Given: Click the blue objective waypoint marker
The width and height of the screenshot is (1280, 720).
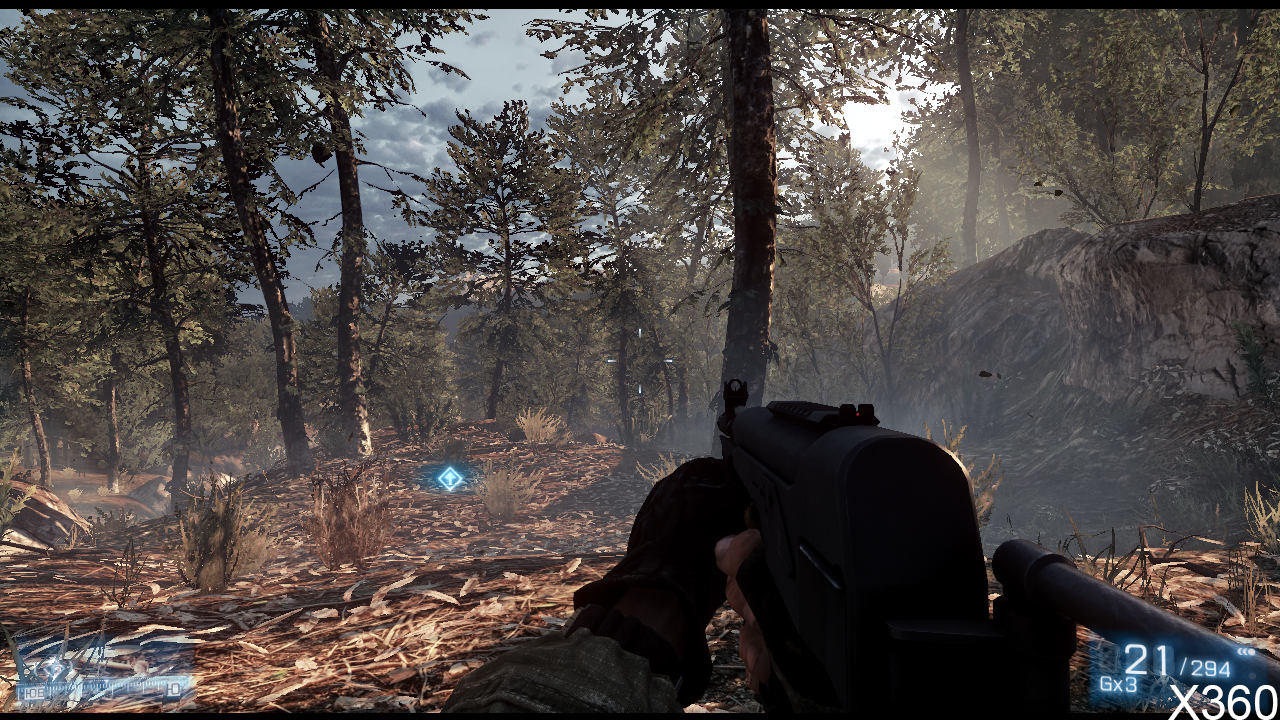Looking at the screenshot, I should pos(451,478).
